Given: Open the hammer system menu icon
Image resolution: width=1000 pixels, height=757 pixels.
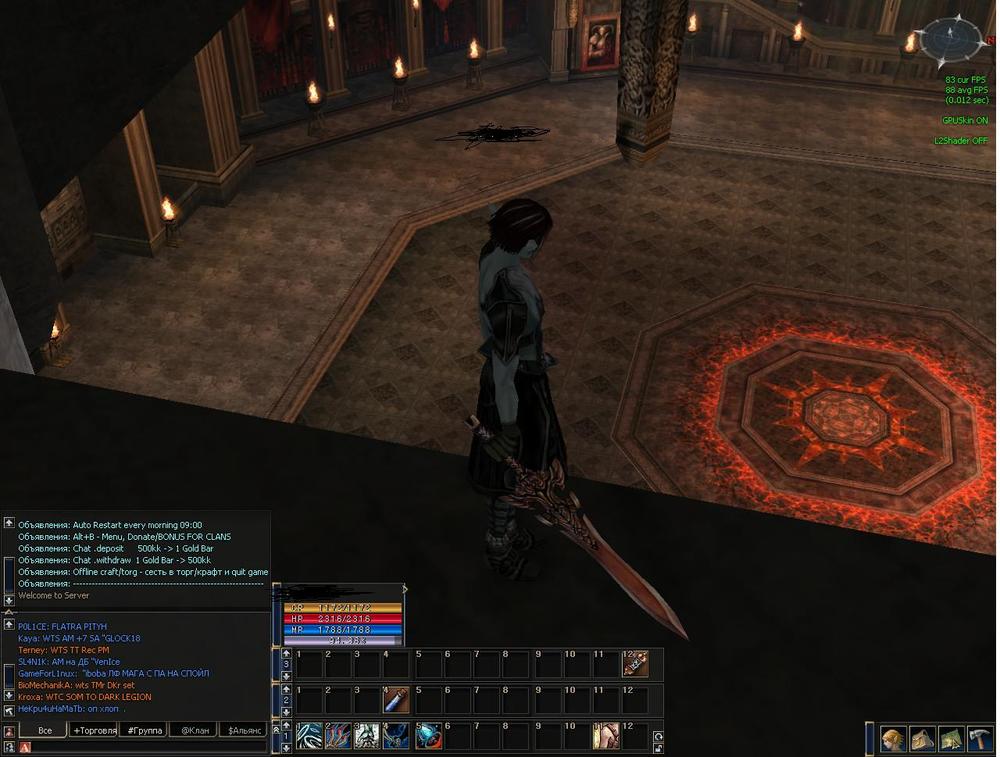Looking at the screenshot, I should coord(980,739).
